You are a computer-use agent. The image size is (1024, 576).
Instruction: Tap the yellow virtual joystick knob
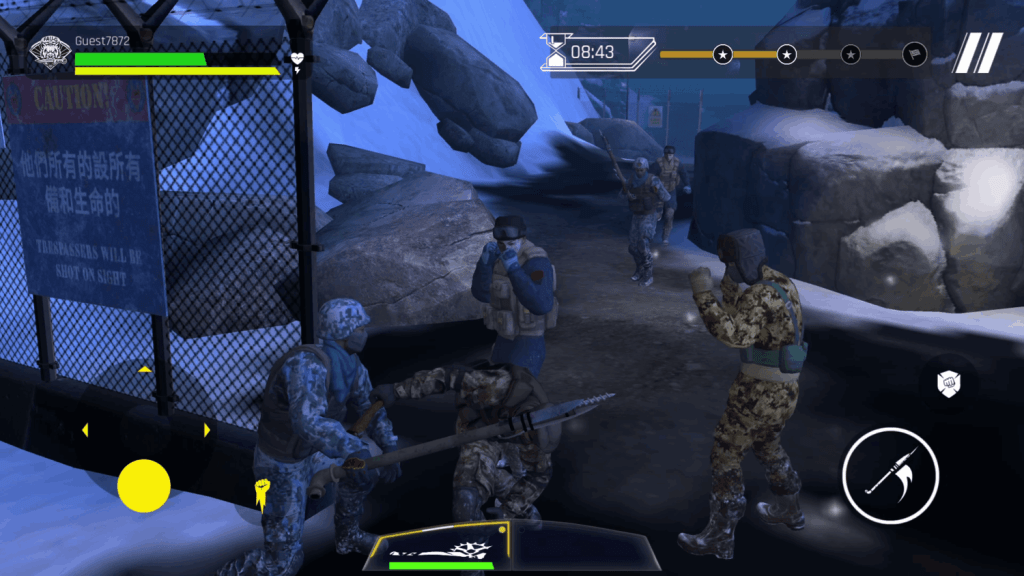tap(144, 486)
